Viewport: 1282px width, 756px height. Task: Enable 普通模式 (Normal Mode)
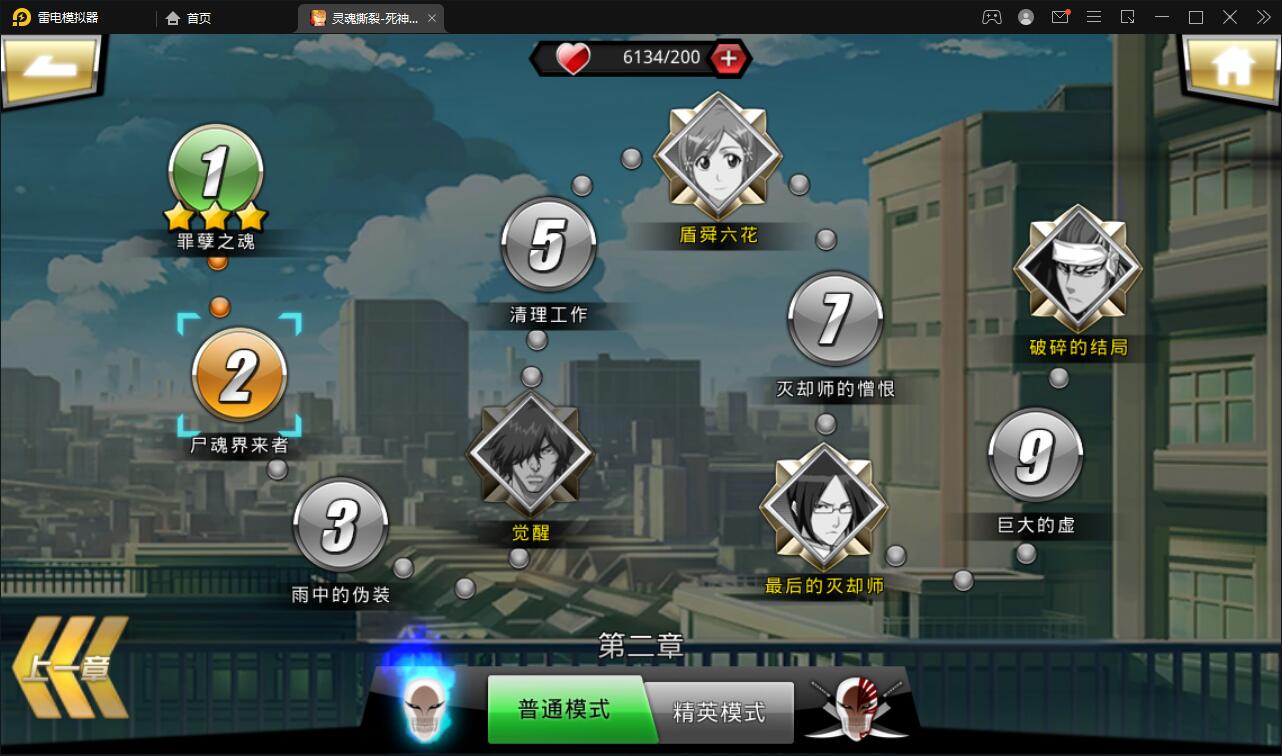coord(564,712)
